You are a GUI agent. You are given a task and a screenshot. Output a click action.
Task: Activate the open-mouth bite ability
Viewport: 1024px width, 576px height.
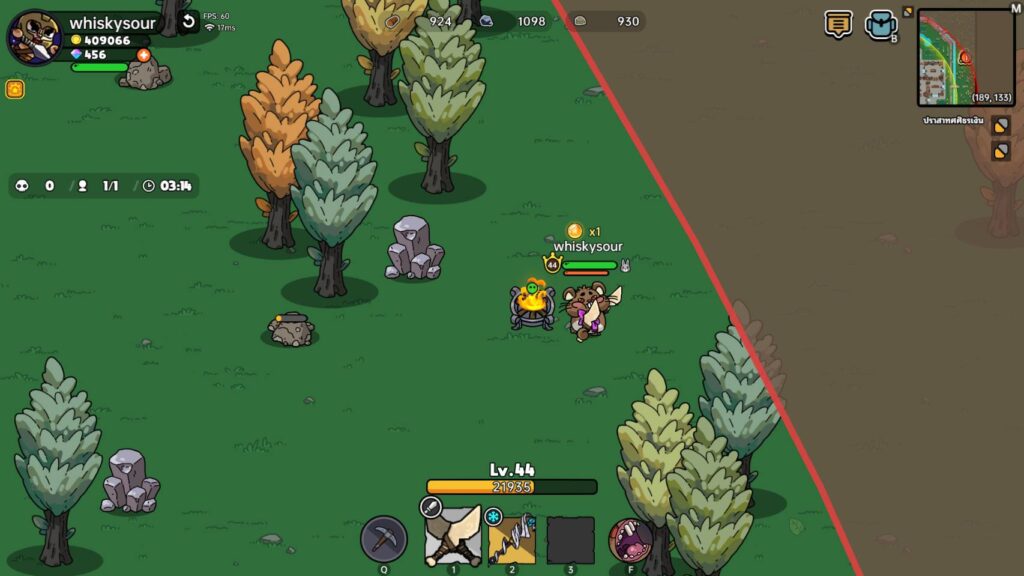click(631, 540)
